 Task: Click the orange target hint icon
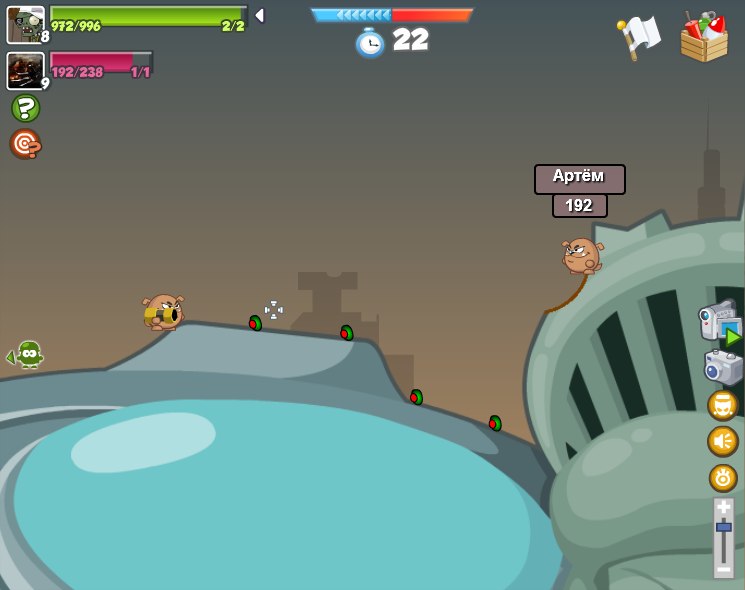click(25, 144)
